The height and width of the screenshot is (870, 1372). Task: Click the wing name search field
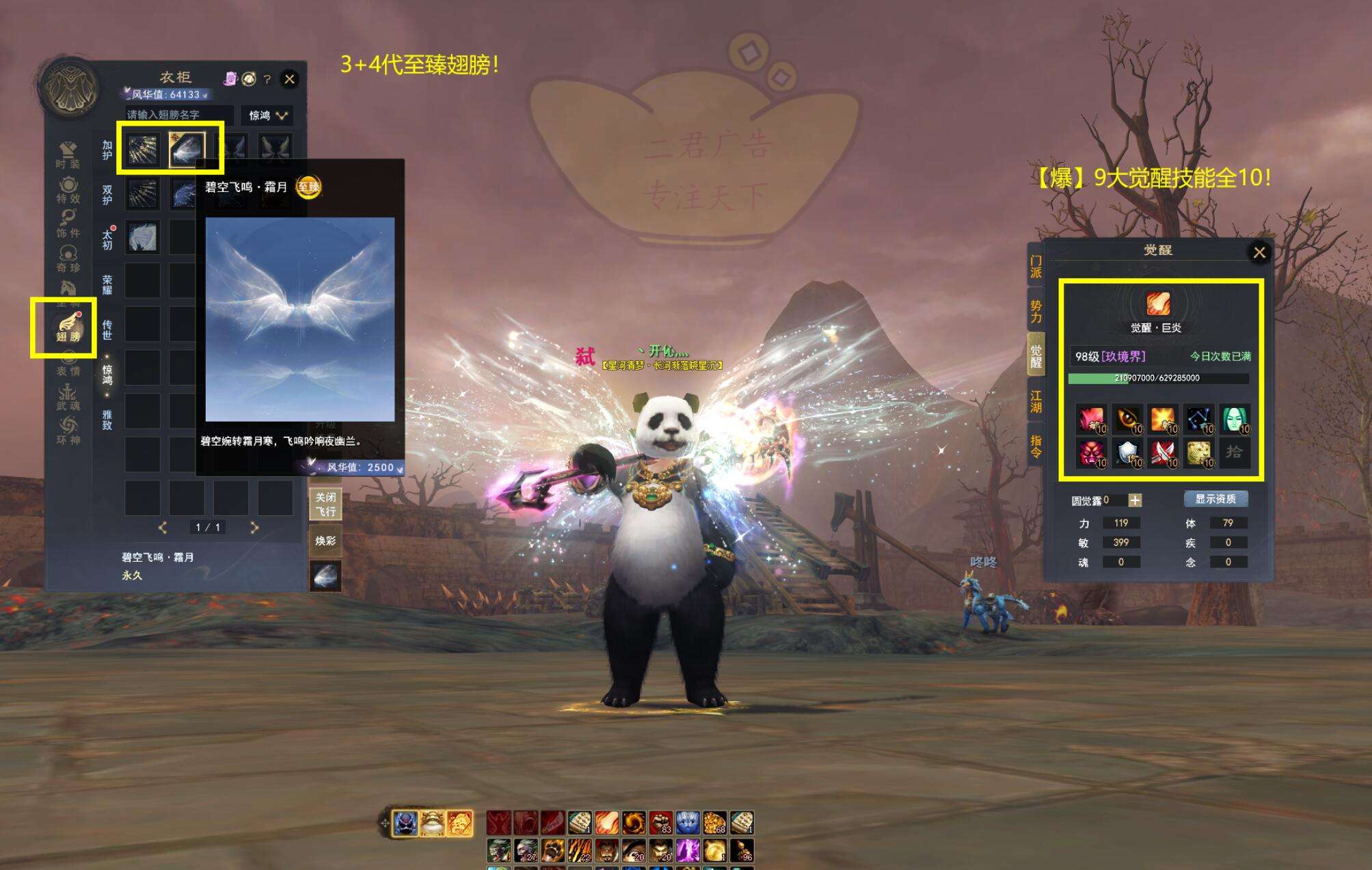pos(179,115)
